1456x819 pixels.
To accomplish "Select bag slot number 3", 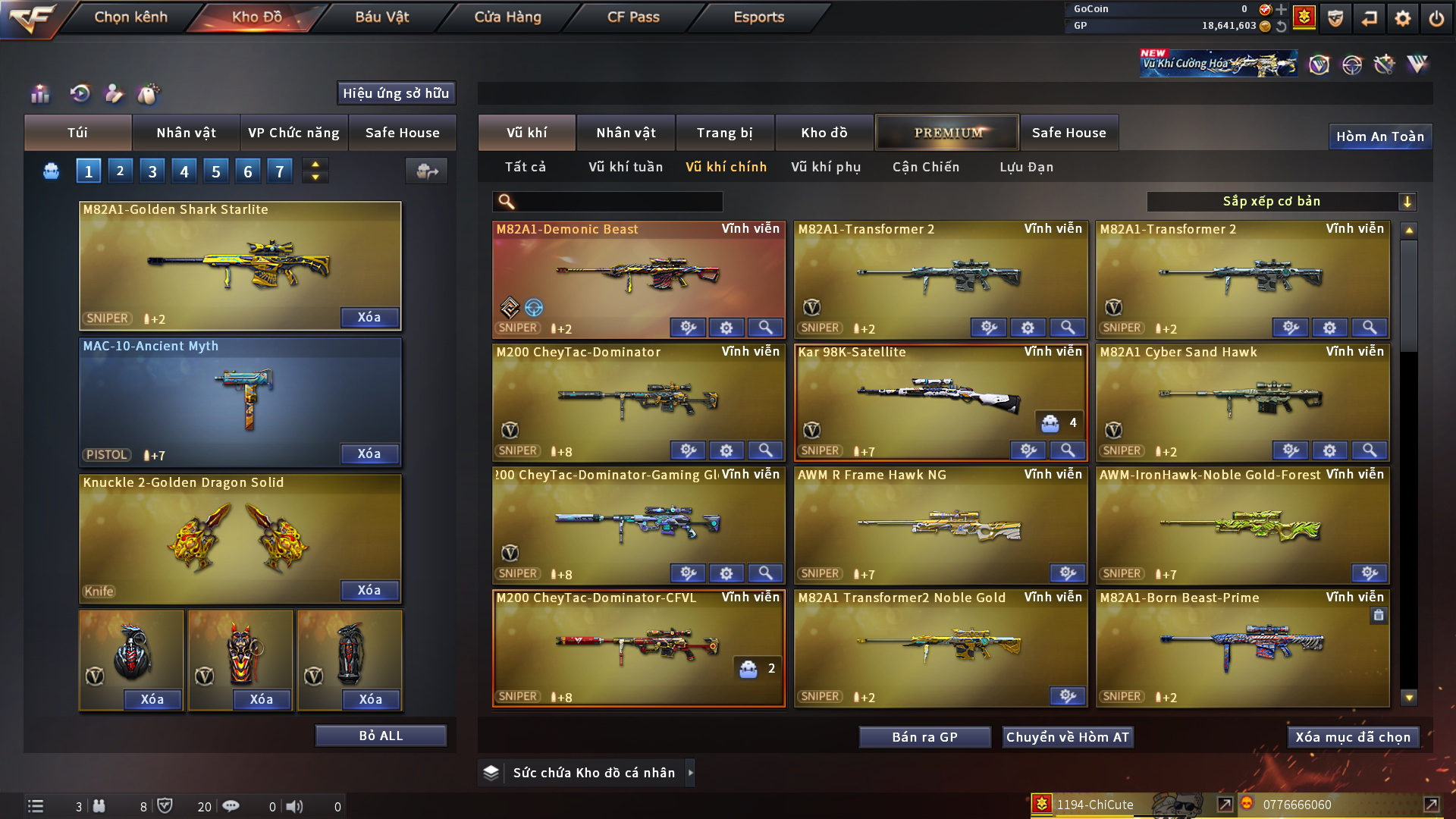I will coord(152,171).
